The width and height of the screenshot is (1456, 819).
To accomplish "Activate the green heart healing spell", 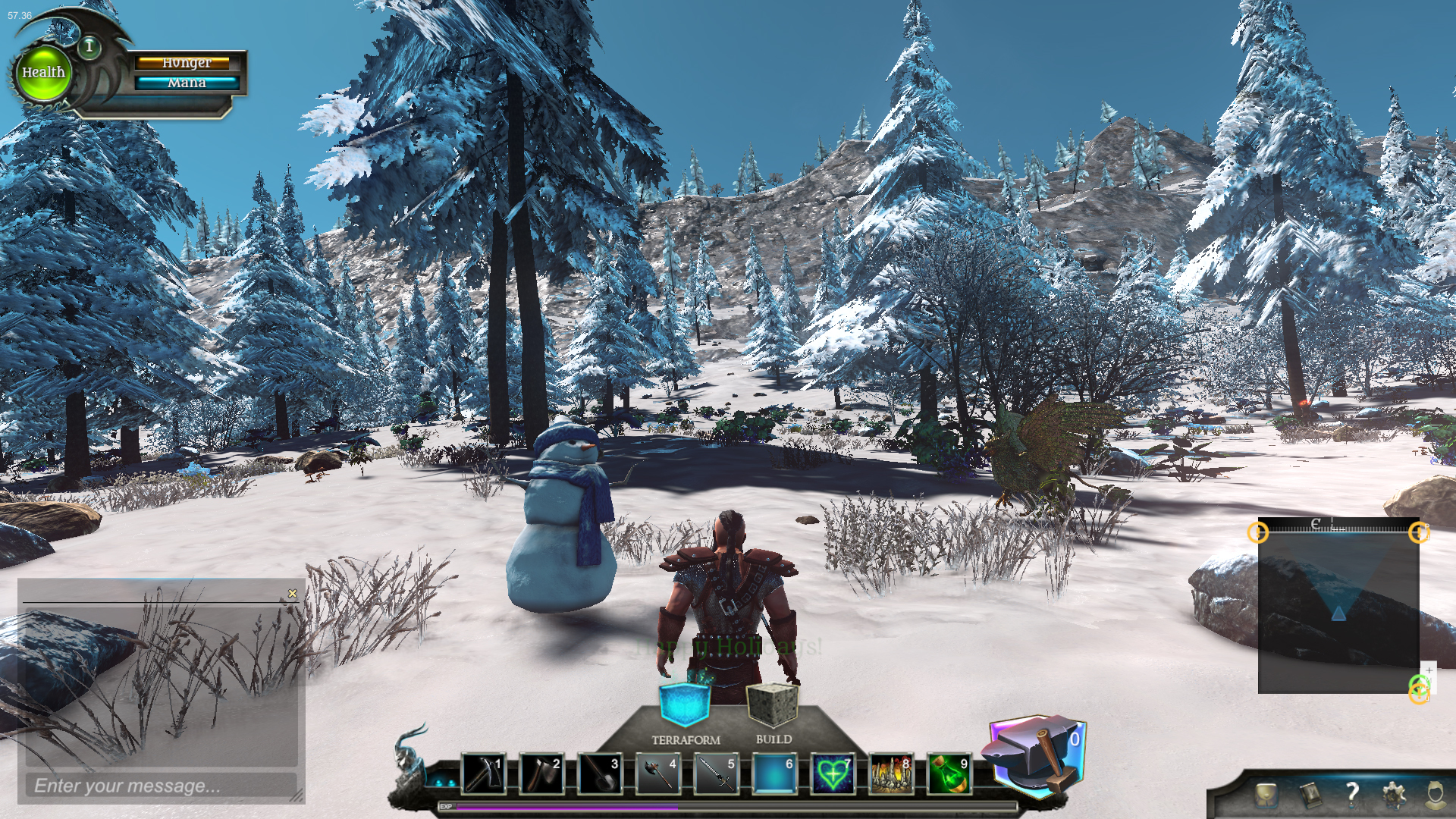I will pos(833,774).
